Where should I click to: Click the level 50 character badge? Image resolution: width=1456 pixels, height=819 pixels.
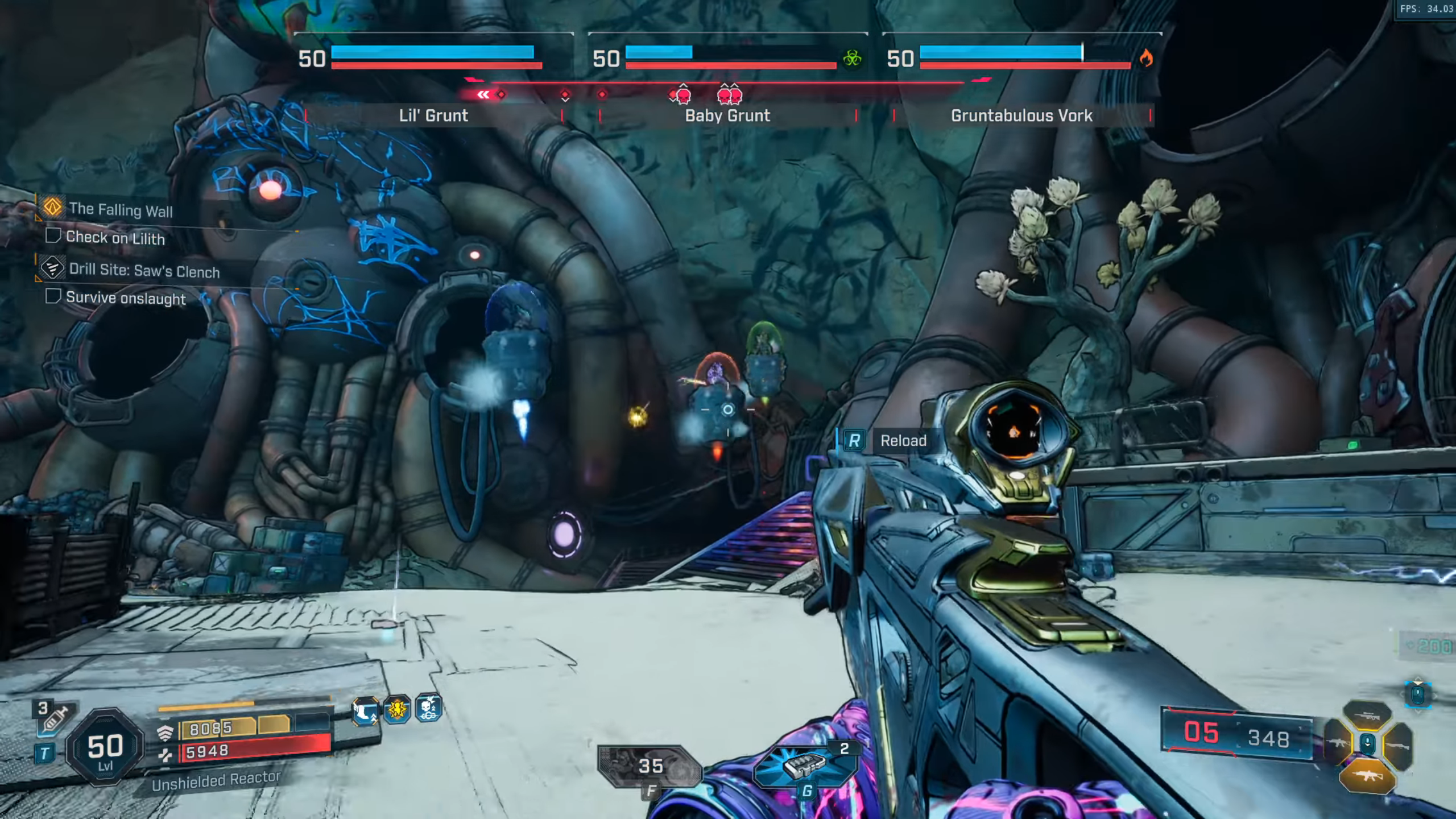click(105, 748)
